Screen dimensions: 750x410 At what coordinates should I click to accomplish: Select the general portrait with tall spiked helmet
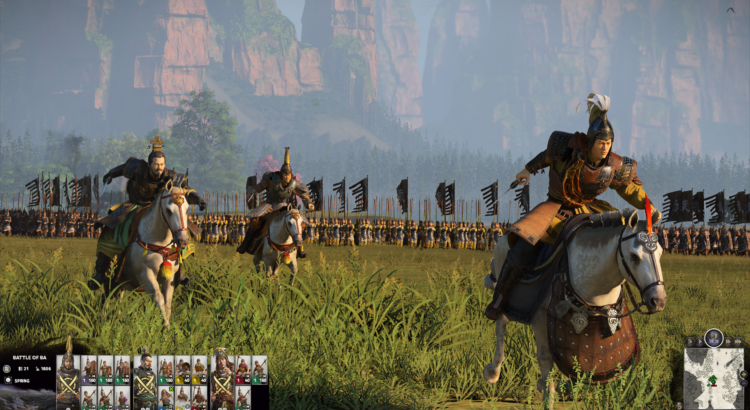(67, 380)
